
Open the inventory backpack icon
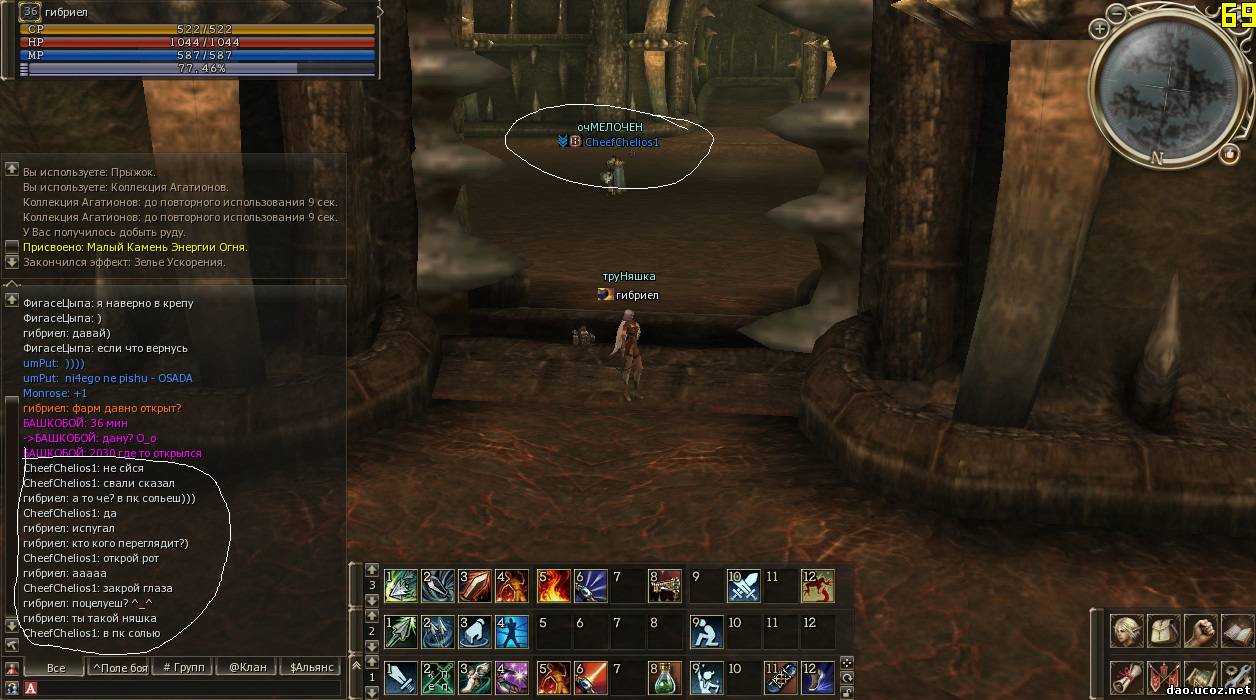(1164, 631)
